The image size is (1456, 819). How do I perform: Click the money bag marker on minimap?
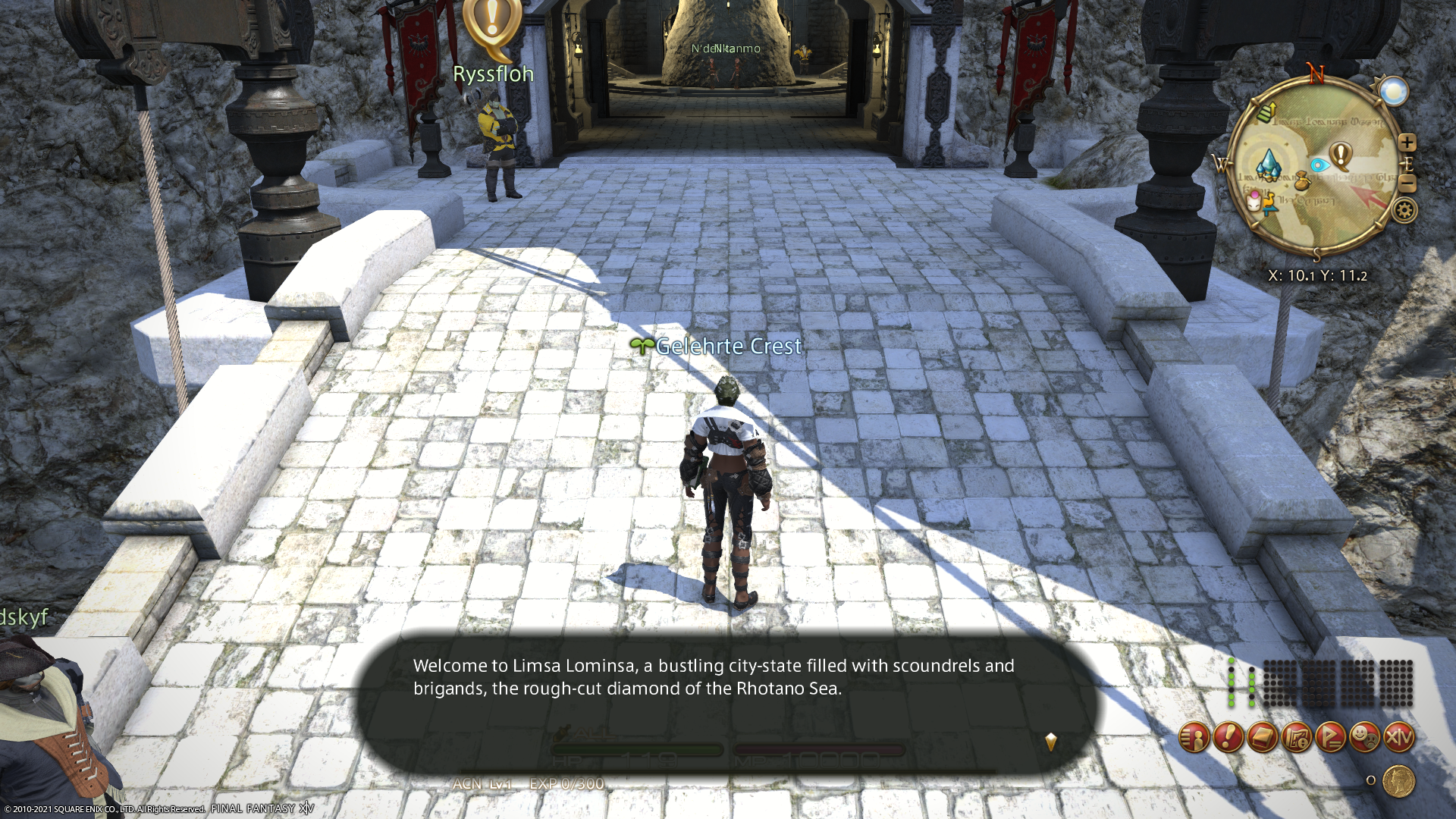pos(1302,182)
